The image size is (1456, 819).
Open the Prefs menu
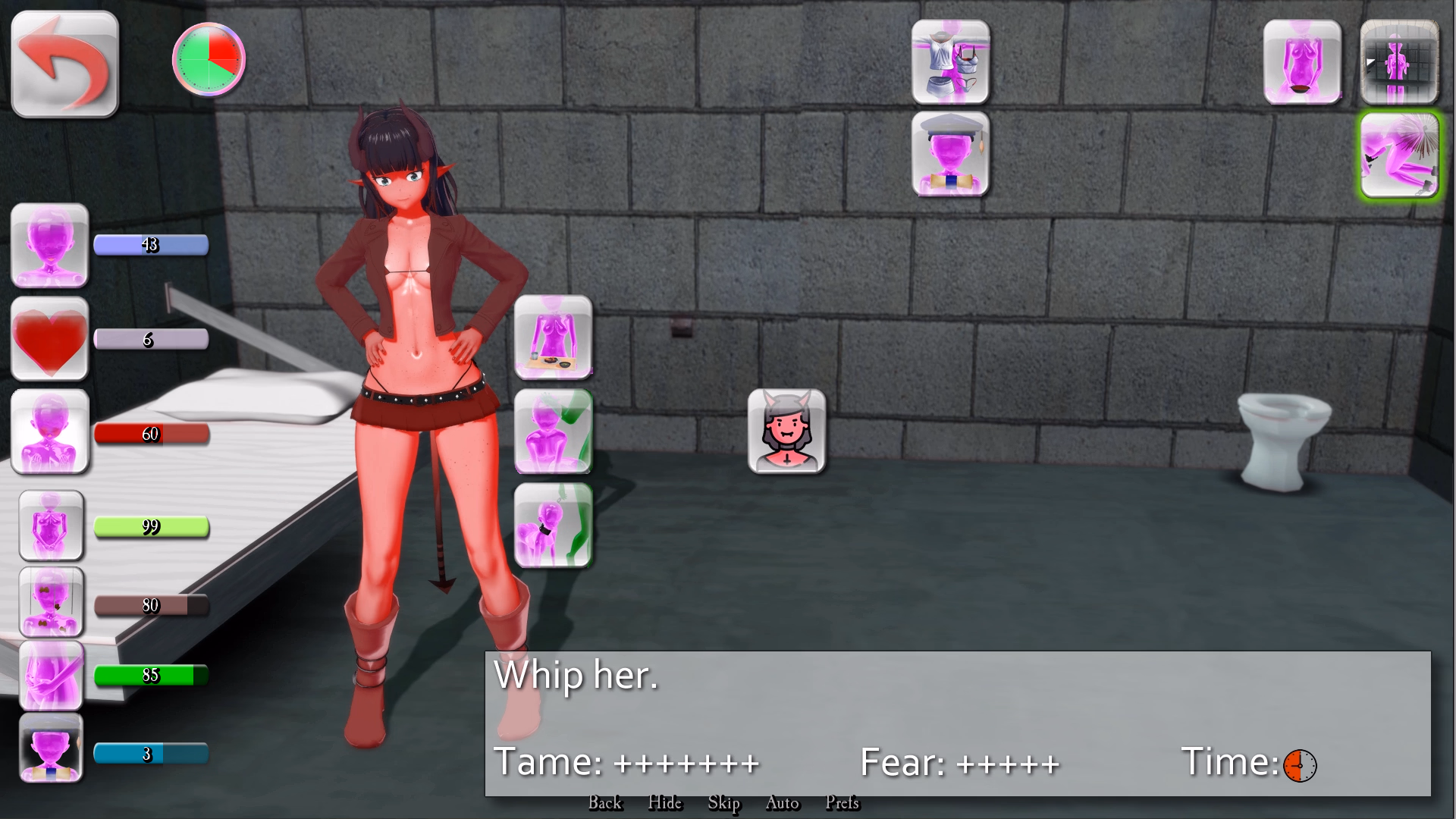(x=842, y=803)
